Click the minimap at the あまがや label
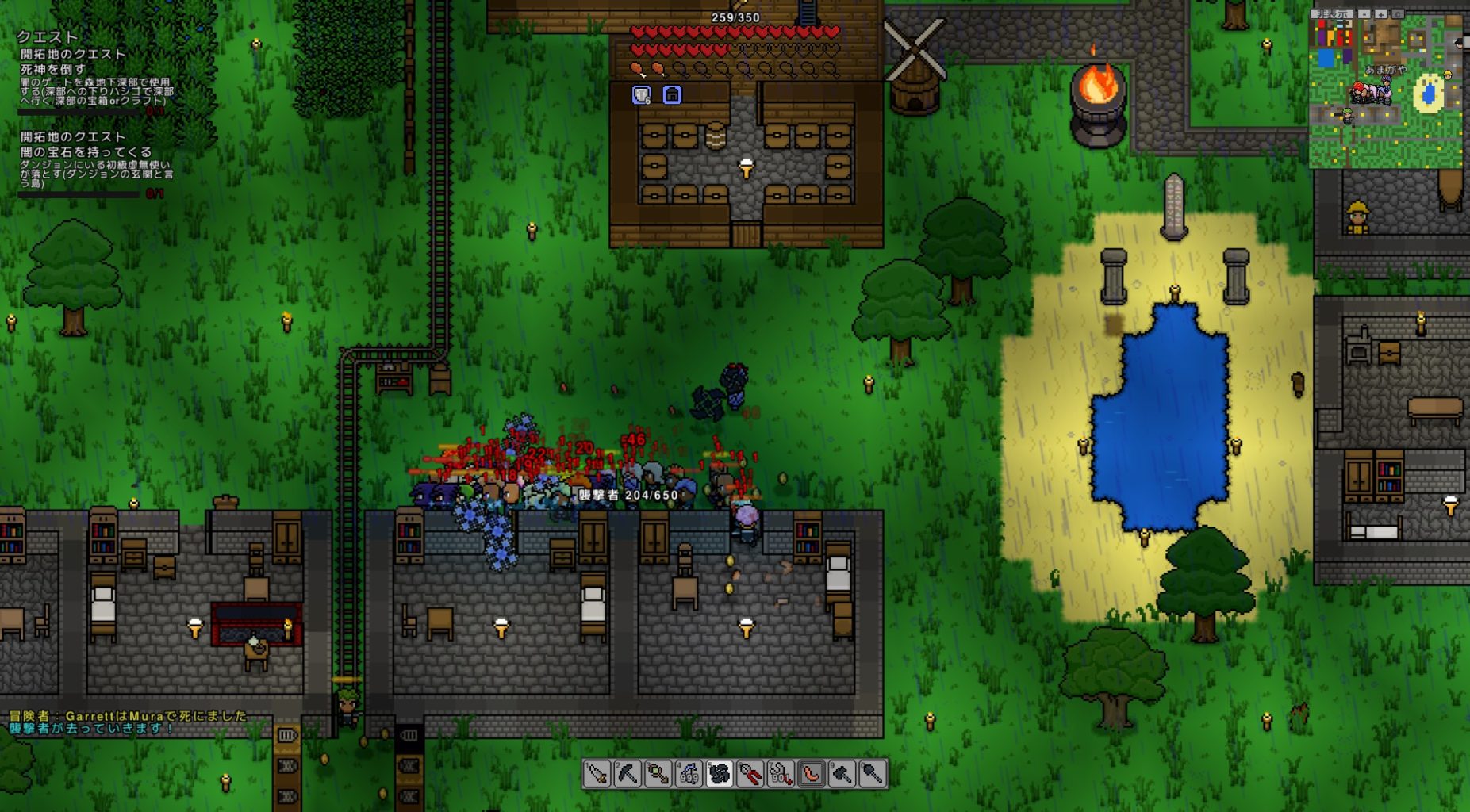1470x812 pixels. [x=1385, y=70]
